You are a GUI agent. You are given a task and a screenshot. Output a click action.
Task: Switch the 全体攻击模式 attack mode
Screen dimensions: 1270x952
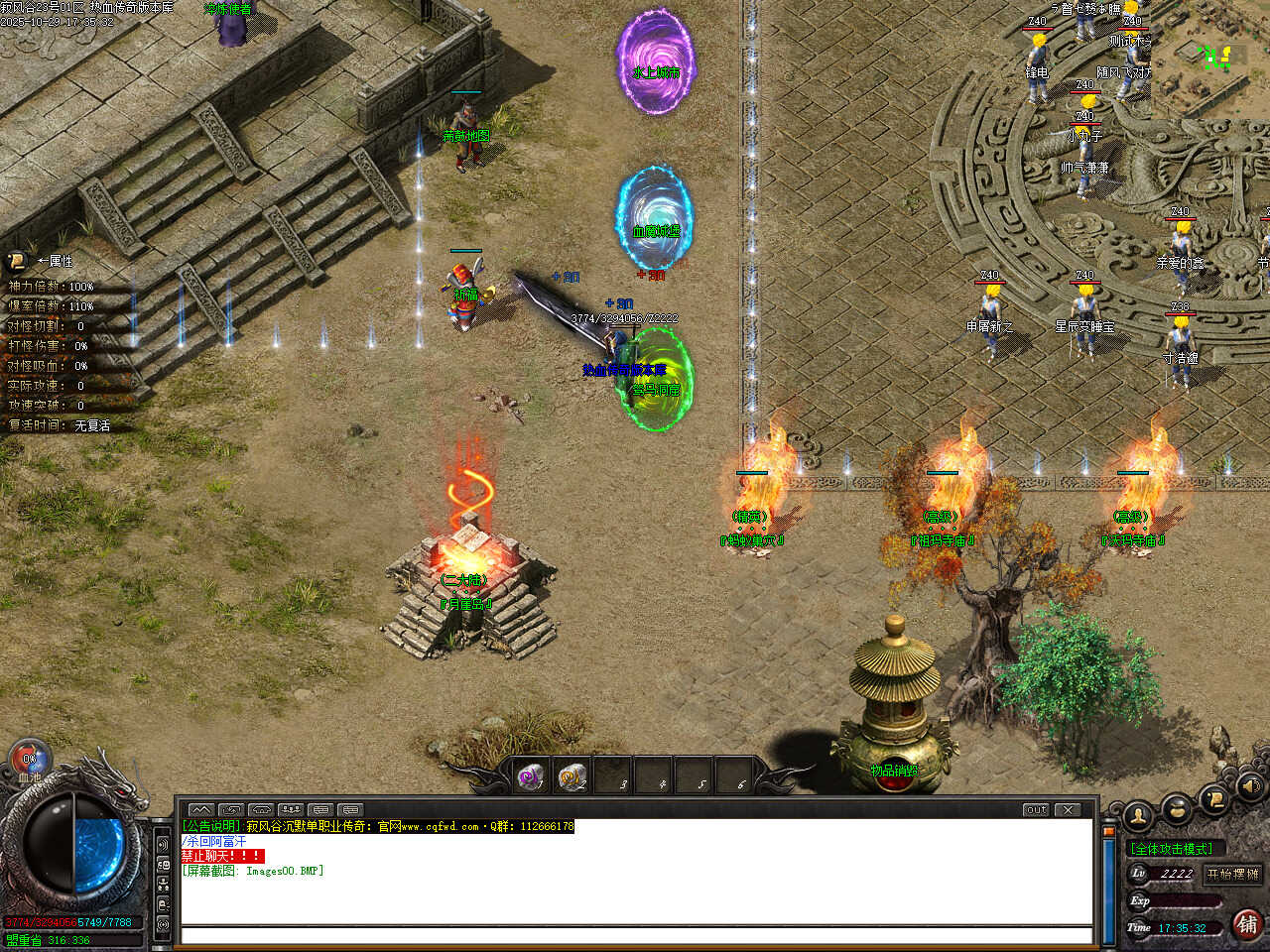pyautogui.click(x=1172, y=849)
